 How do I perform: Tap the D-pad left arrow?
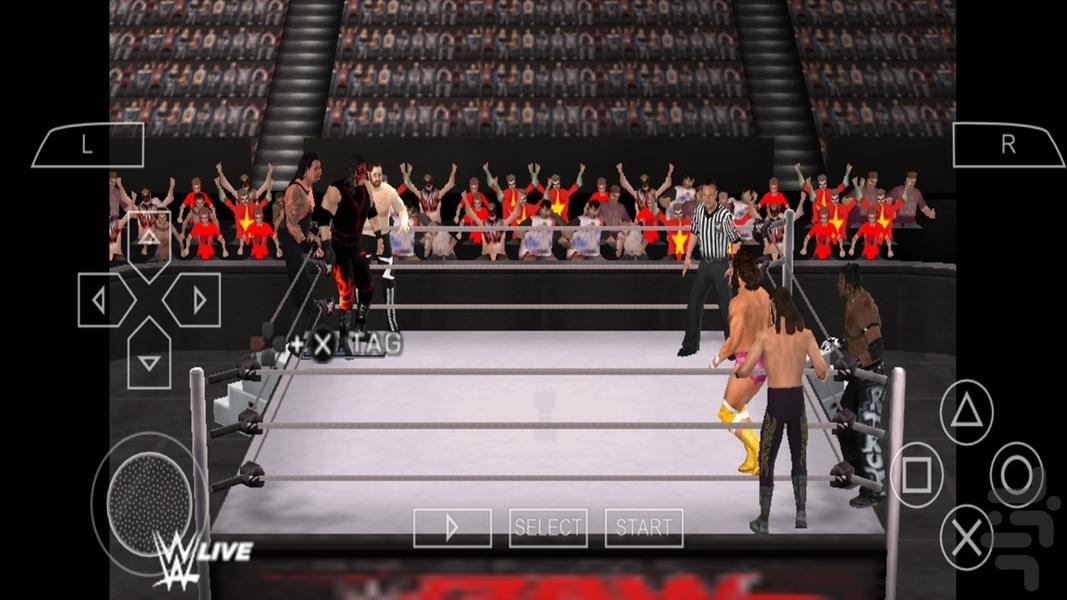(x=99, y=300)
